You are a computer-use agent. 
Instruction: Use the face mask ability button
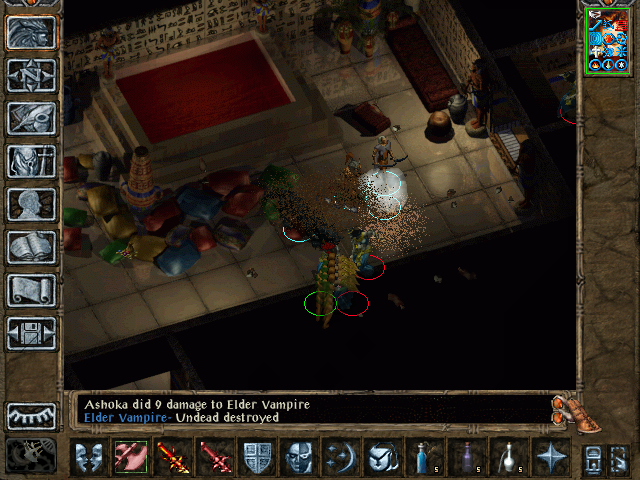point(299,458)
